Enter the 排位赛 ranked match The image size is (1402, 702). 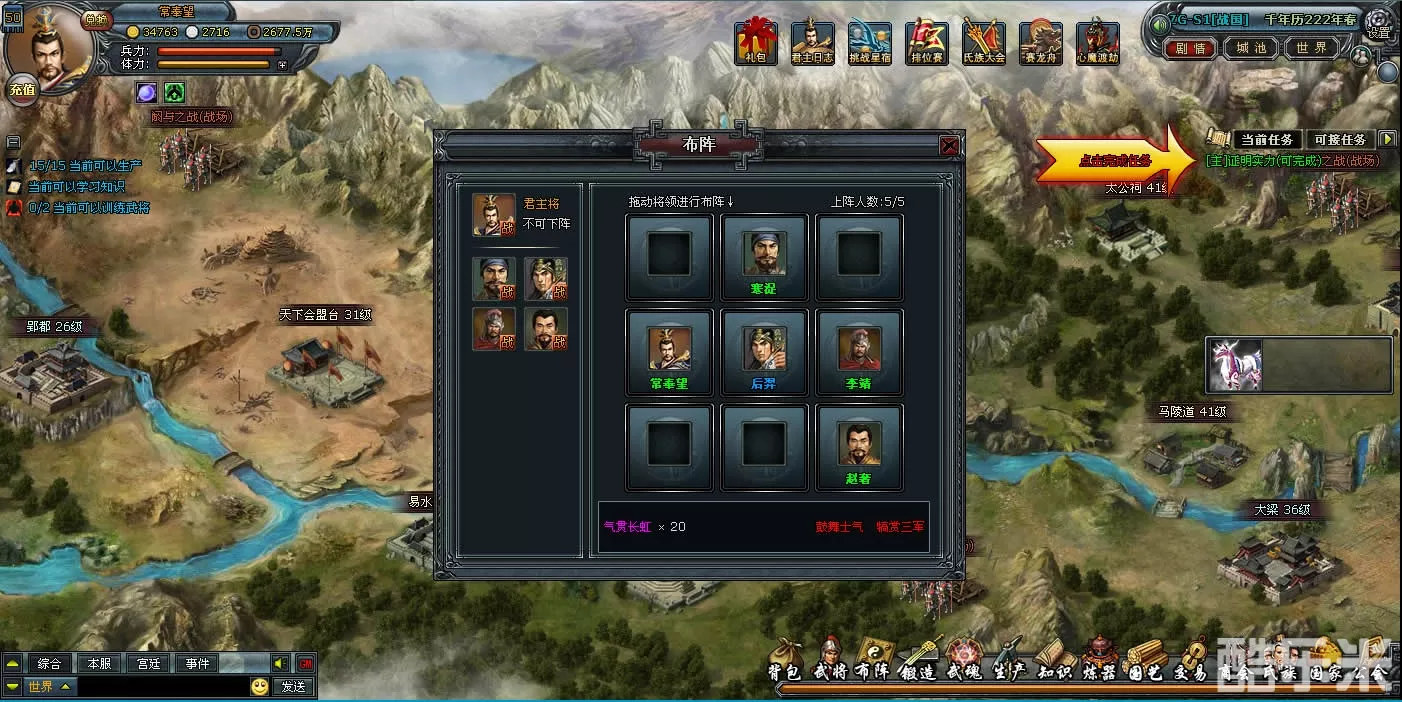click(927, 44)
